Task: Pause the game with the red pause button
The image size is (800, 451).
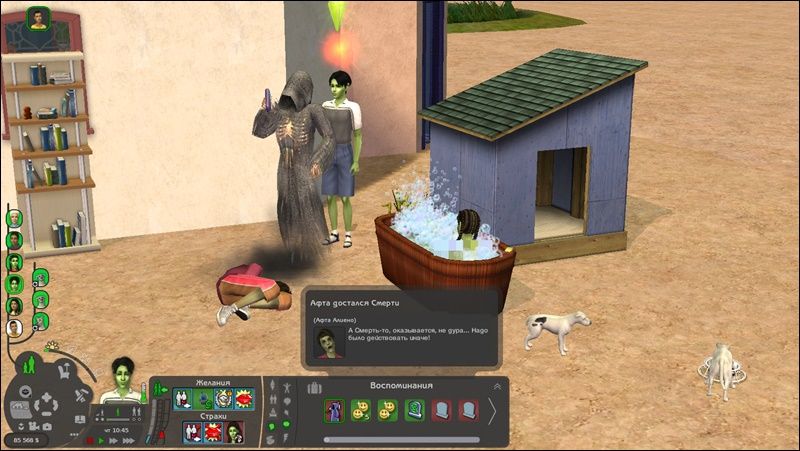Action: 92,440
